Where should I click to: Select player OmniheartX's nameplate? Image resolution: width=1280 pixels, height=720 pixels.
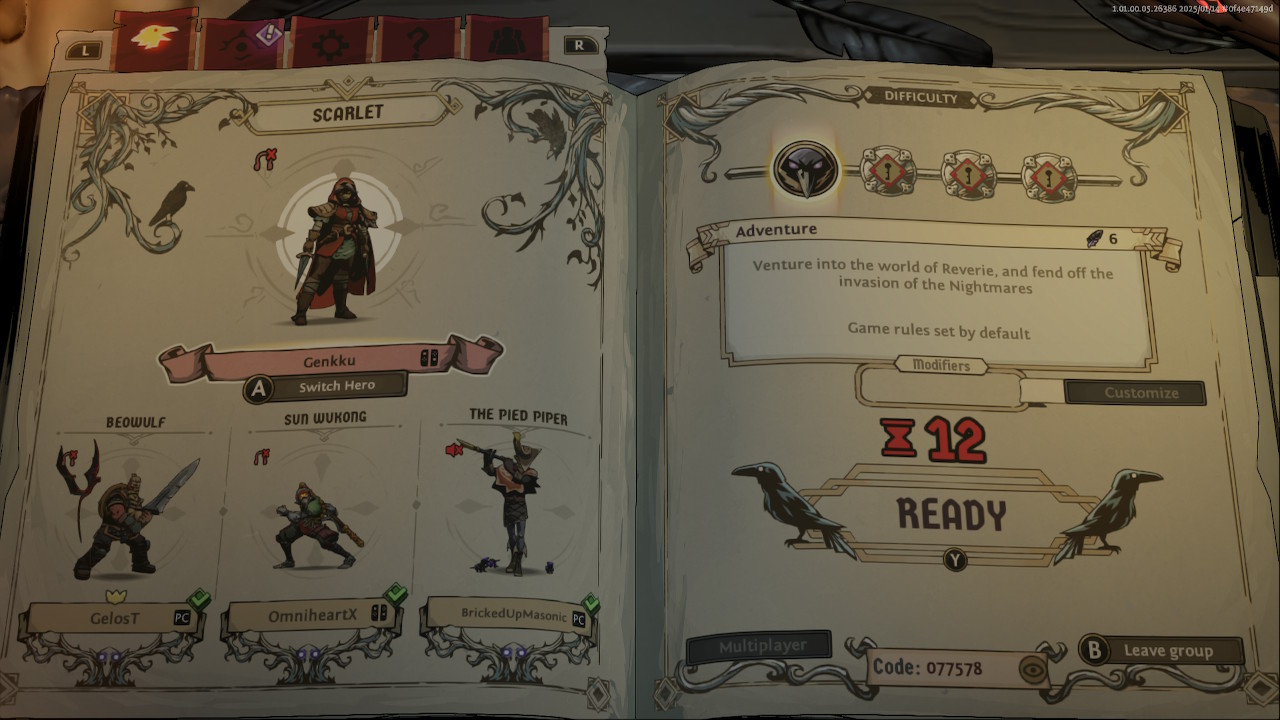[312, 616]
